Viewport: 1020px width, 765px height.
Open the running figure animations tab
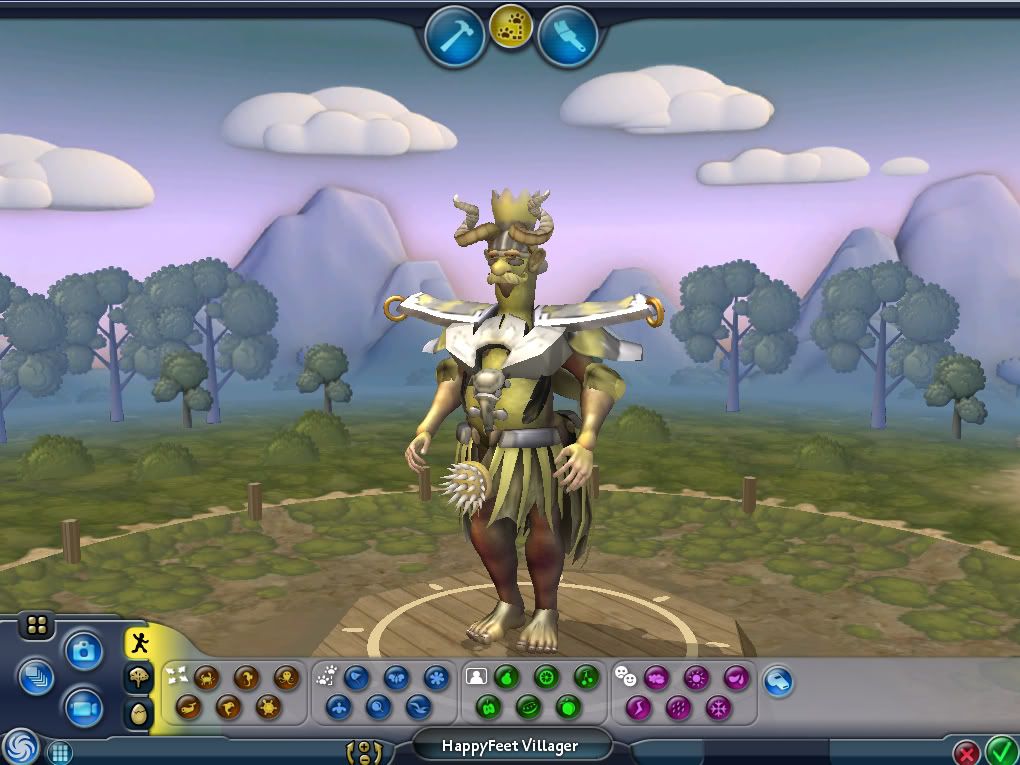tap(139, 643)
